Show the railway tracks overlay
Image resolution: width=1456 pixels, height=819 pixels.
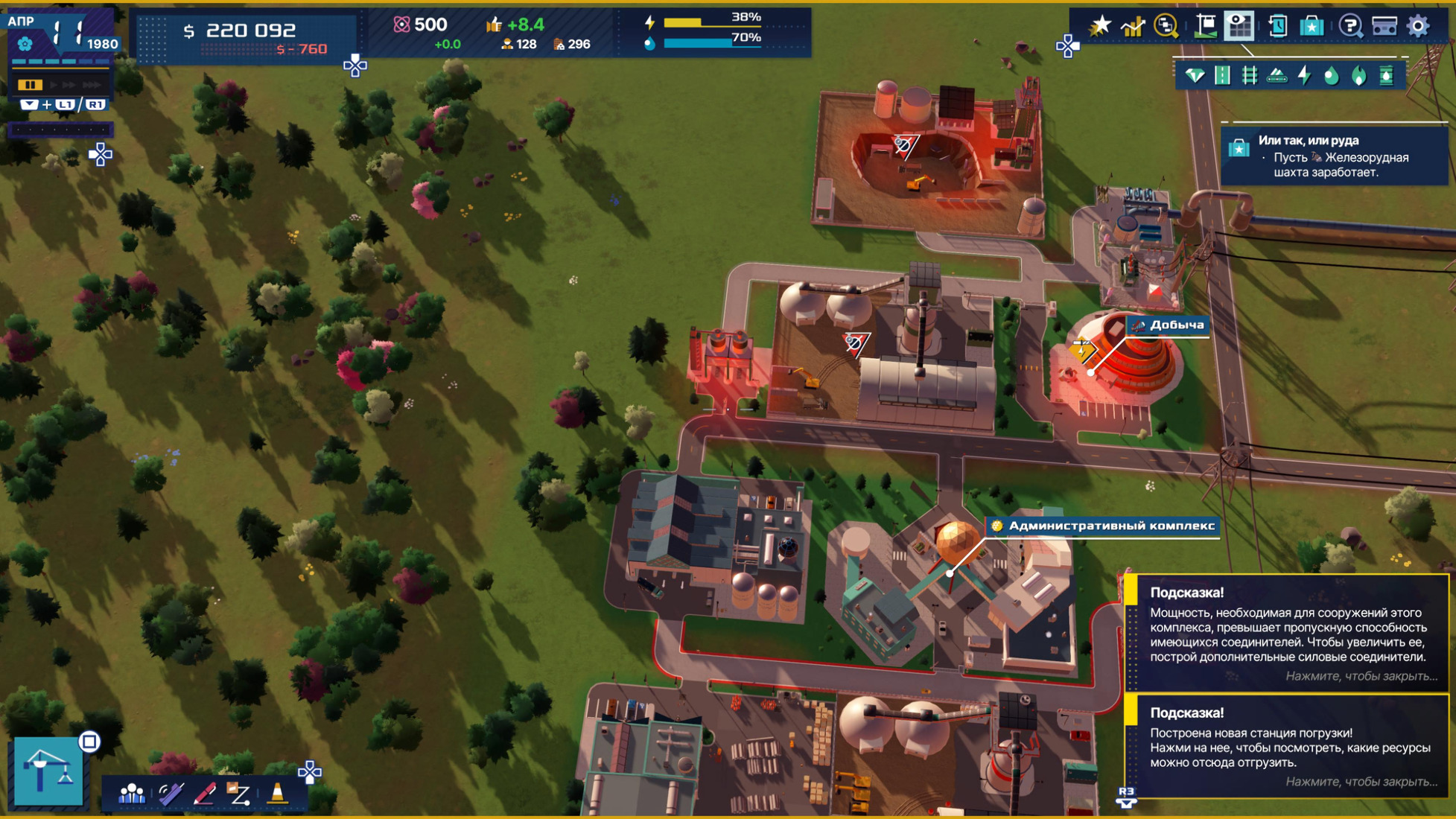[1250, 75]
